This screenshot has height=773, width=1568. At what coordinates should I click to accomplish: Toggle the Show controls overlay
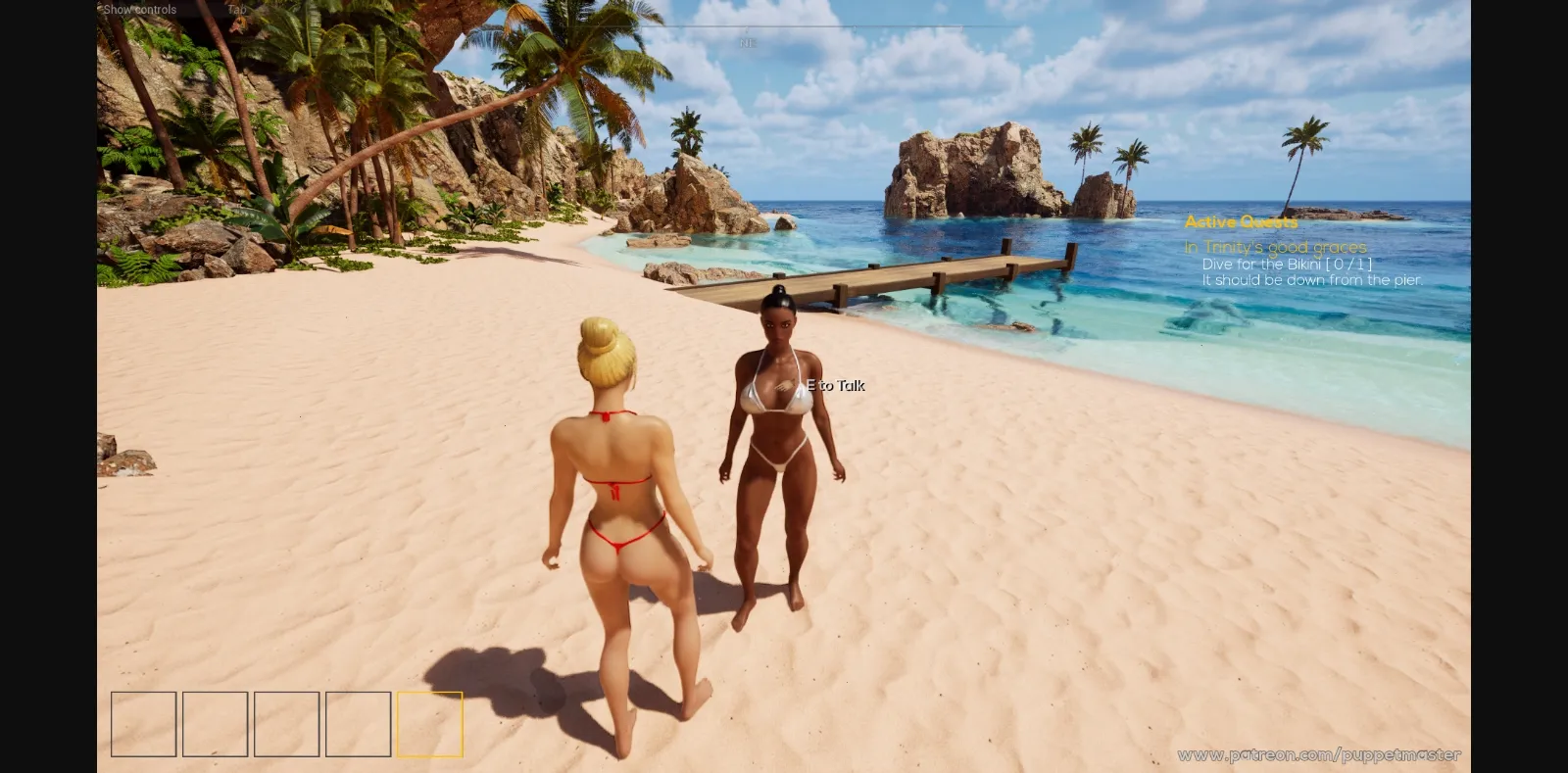click(x=140, y=8)
